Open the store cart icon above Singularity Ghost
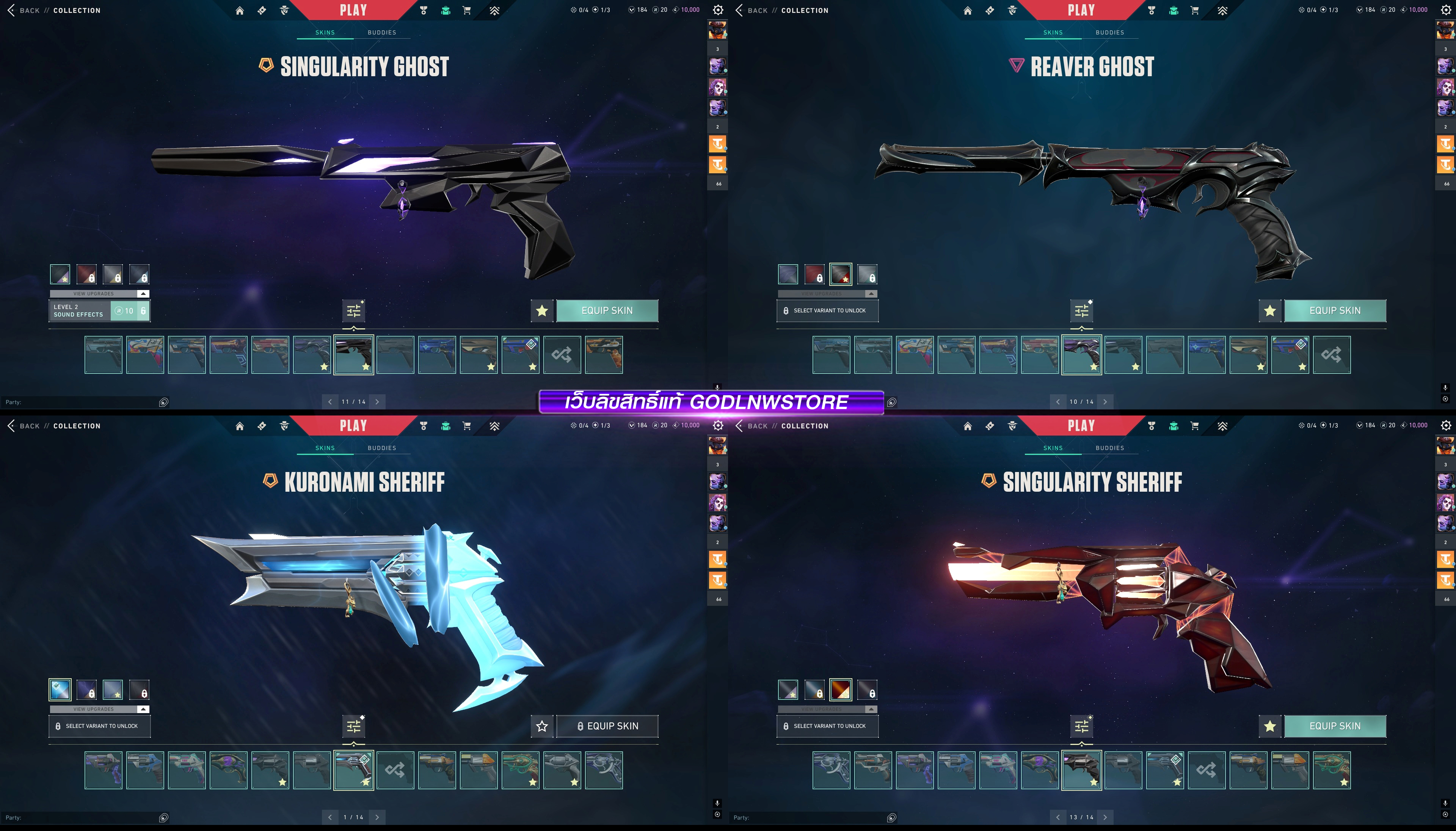The width and height of the screenshot is (1456, 831). tap(466, 10)
